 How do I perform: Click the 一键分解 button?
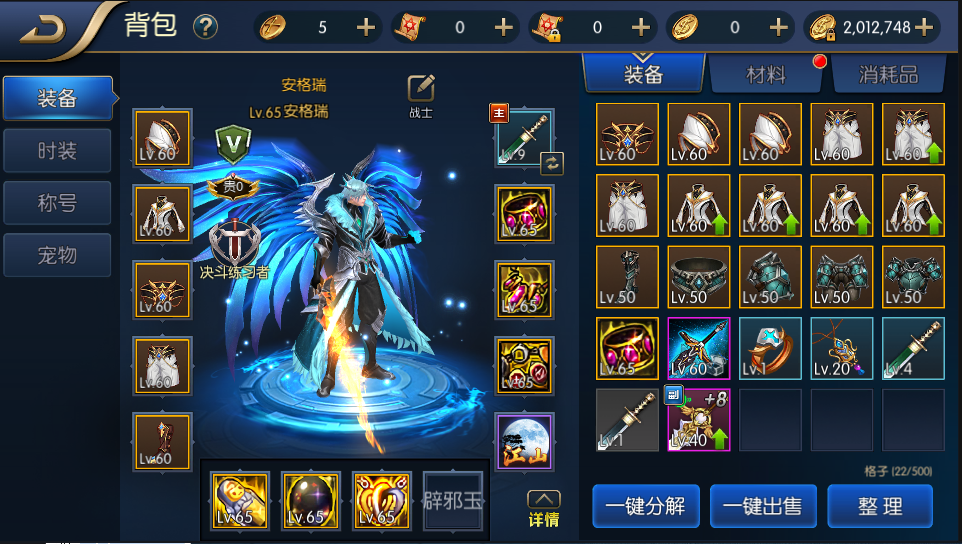pyautogui.click(x=645, y=506)
